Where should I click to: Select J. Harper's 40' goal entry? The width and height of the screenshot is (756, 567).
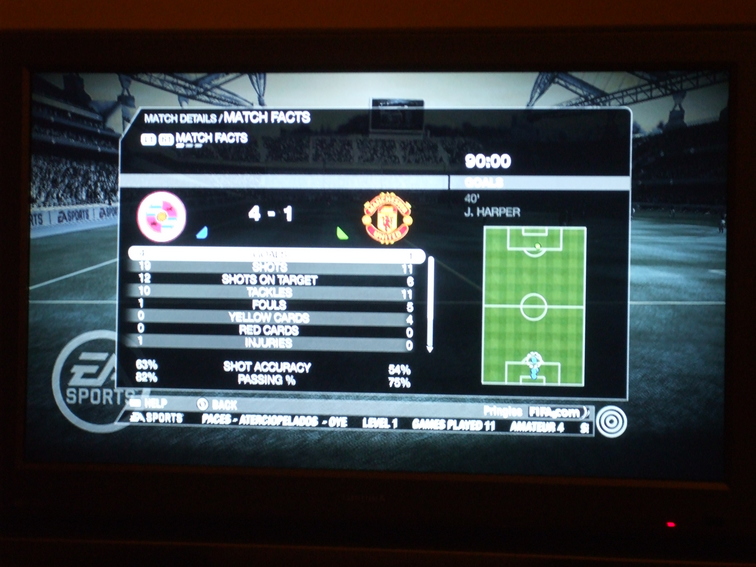495,206
